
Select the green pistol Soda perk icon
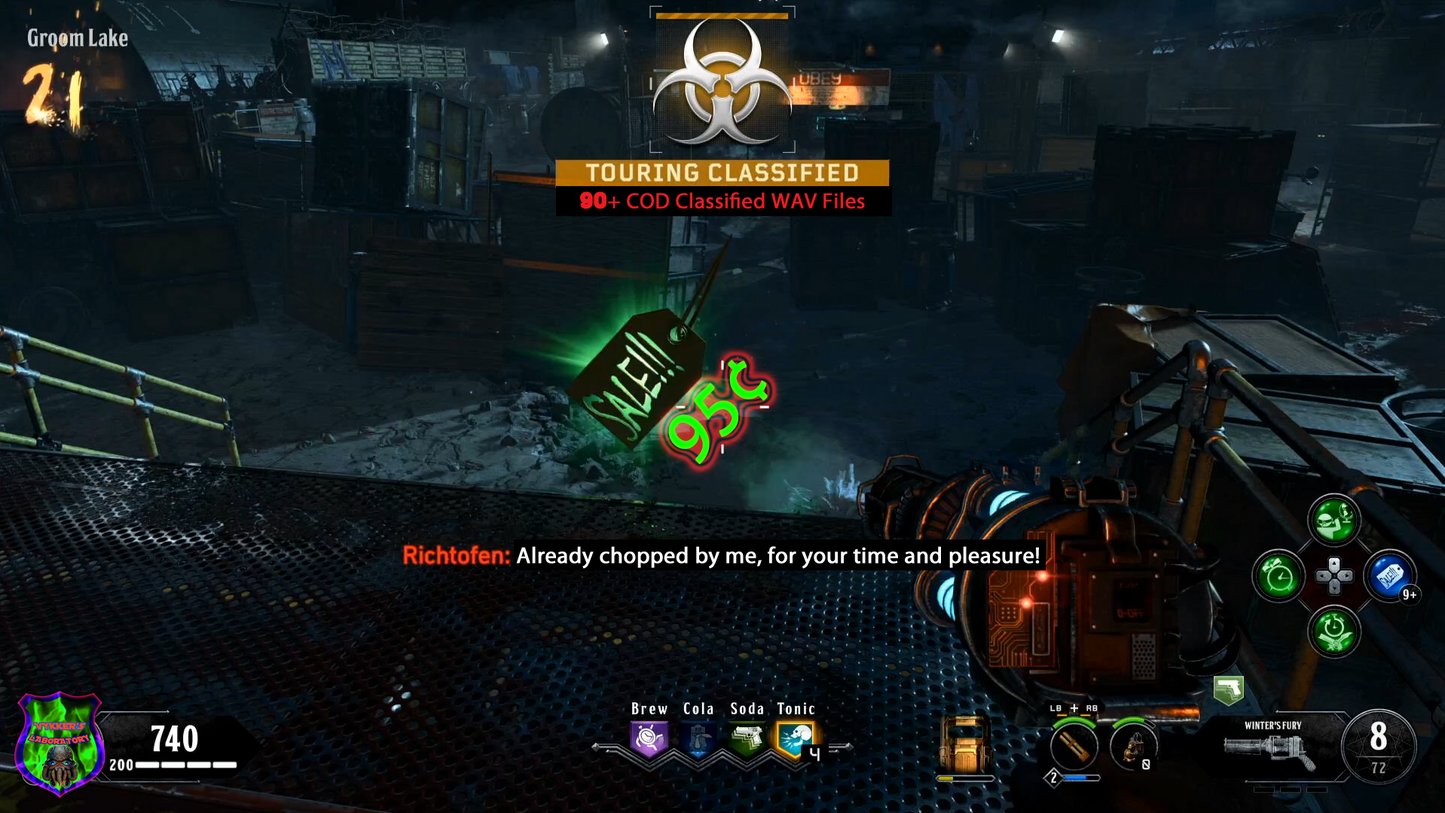coord(746,740)
